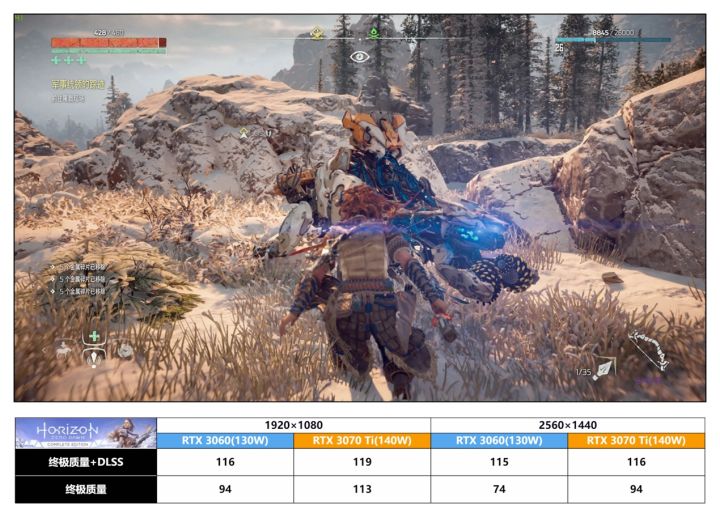
Task: Select the yellow marker on the compass
Action: click(x=317, y=33)
